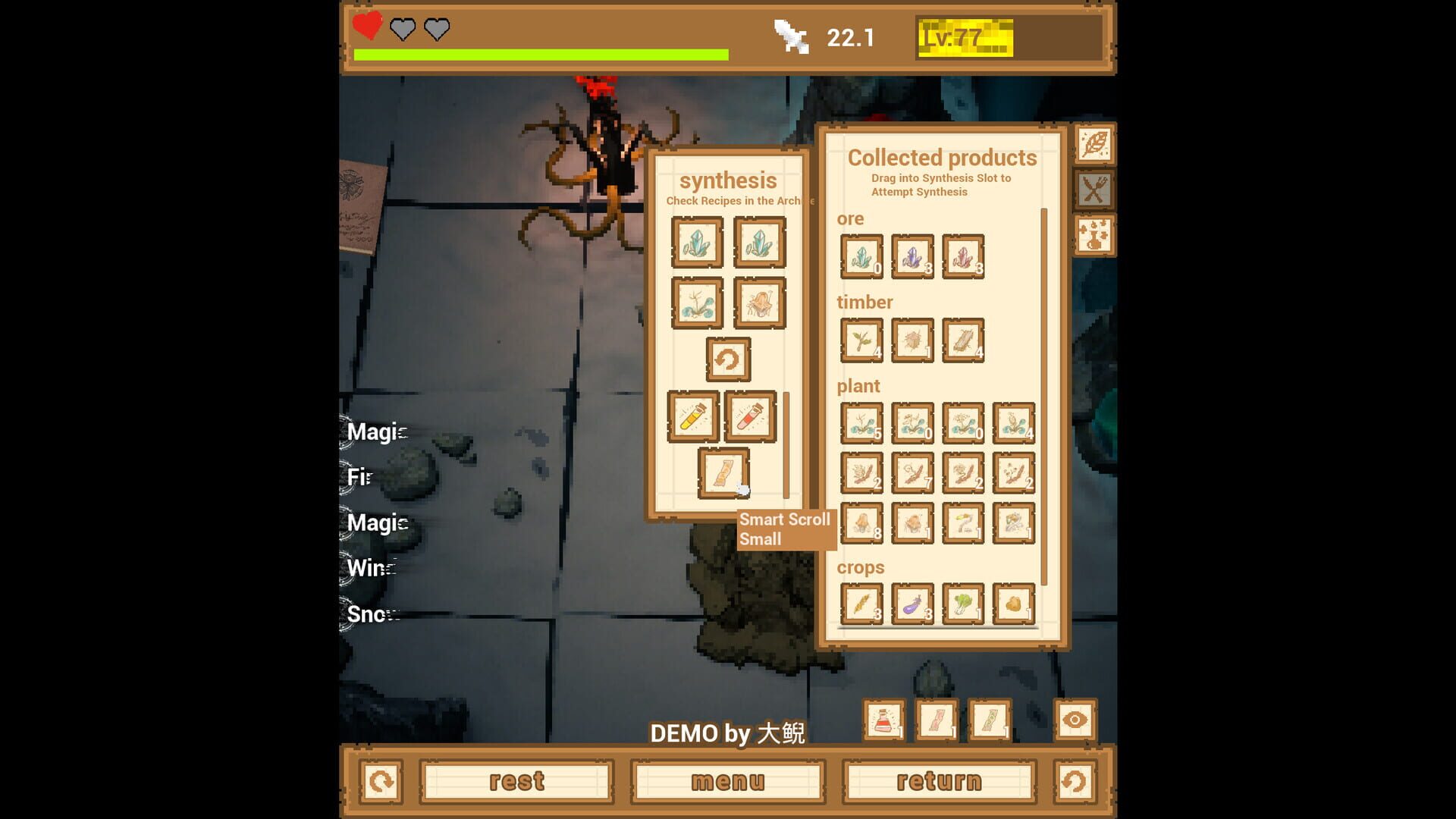This screenshot has height=819, width=1456.
Task: Open the crossed fork and spoon cooking panel
Action: point(1094,190)
